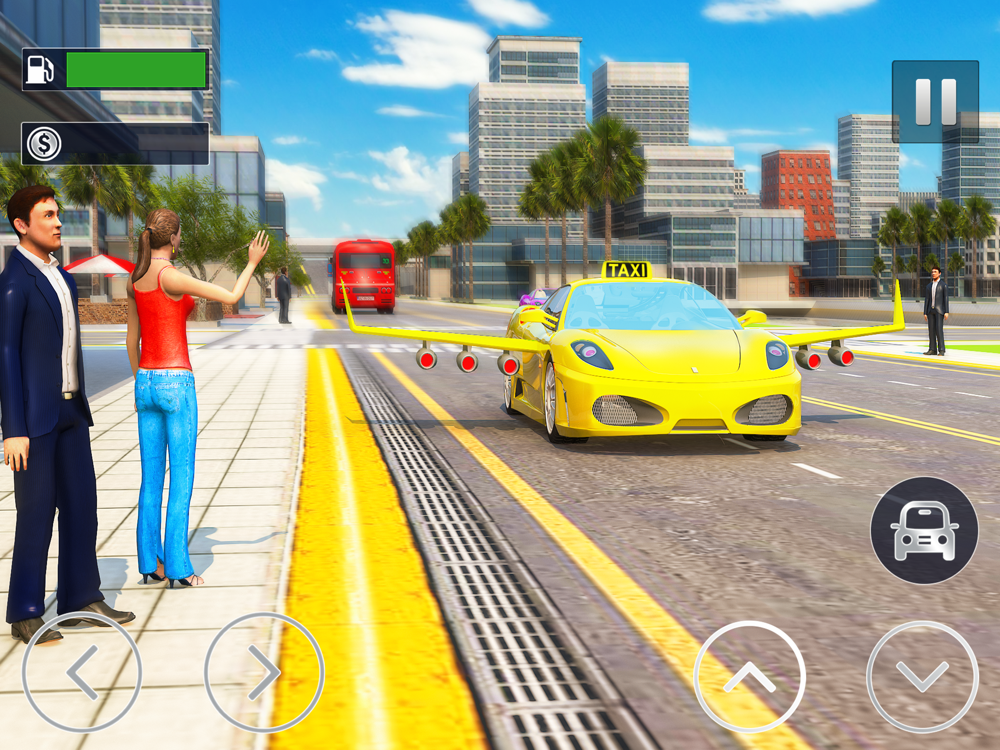
Task: Steer left with the left arrow button
Action: [x=82, y=671]
